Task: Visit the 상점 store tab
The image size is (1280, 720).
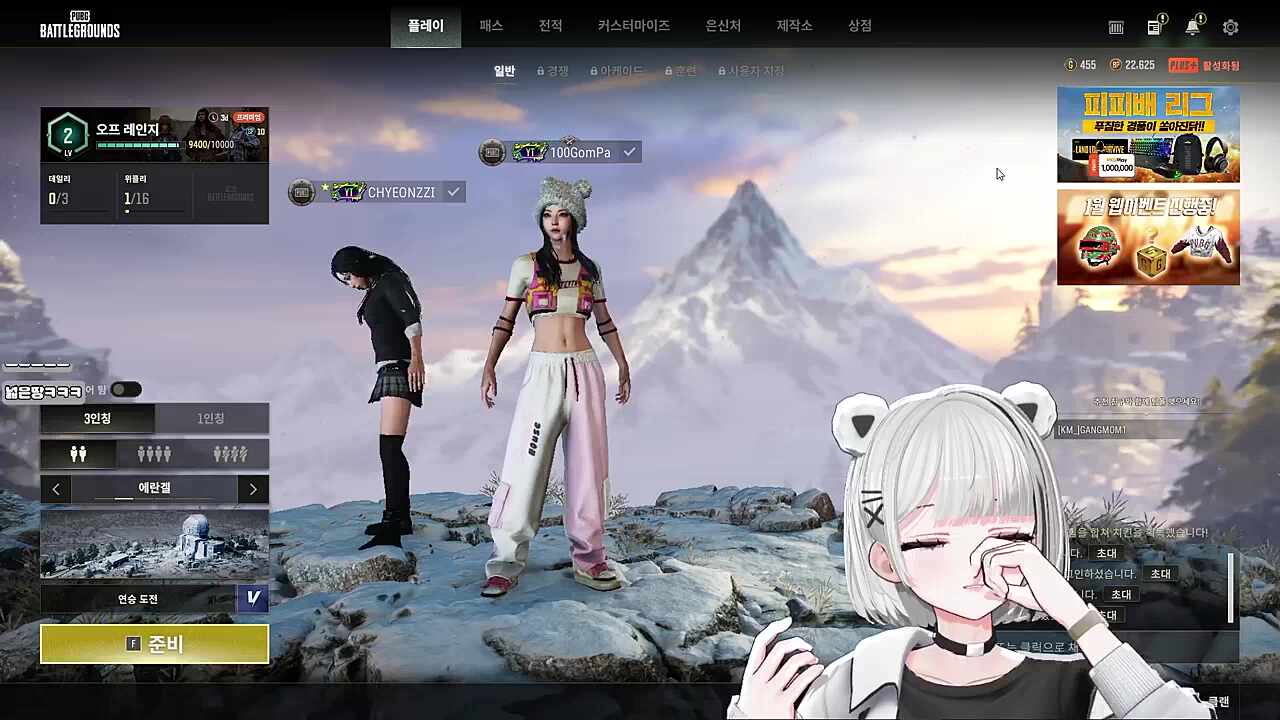Action: tap(859, 26)
